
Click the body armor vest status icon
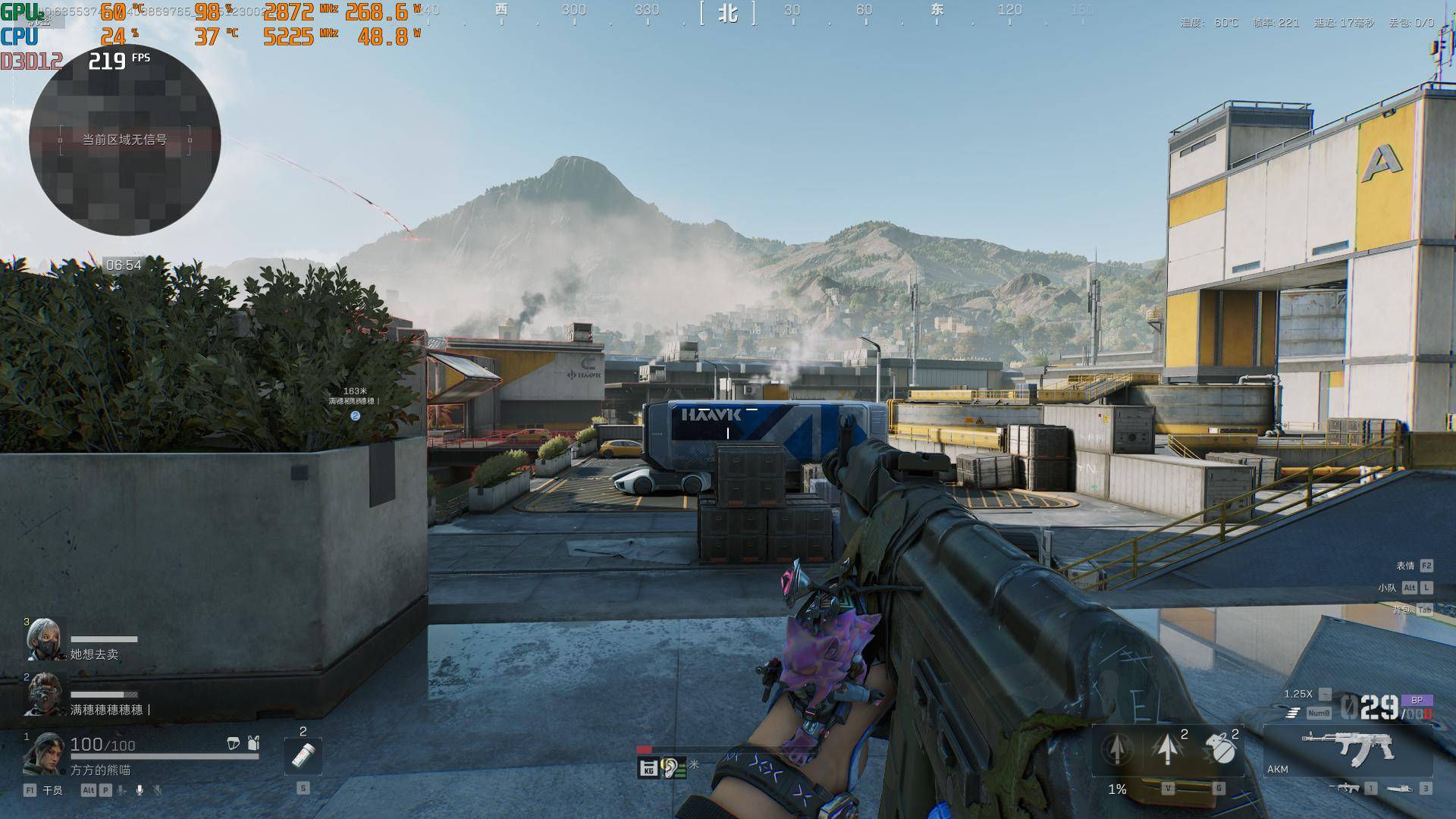(253, 744)
